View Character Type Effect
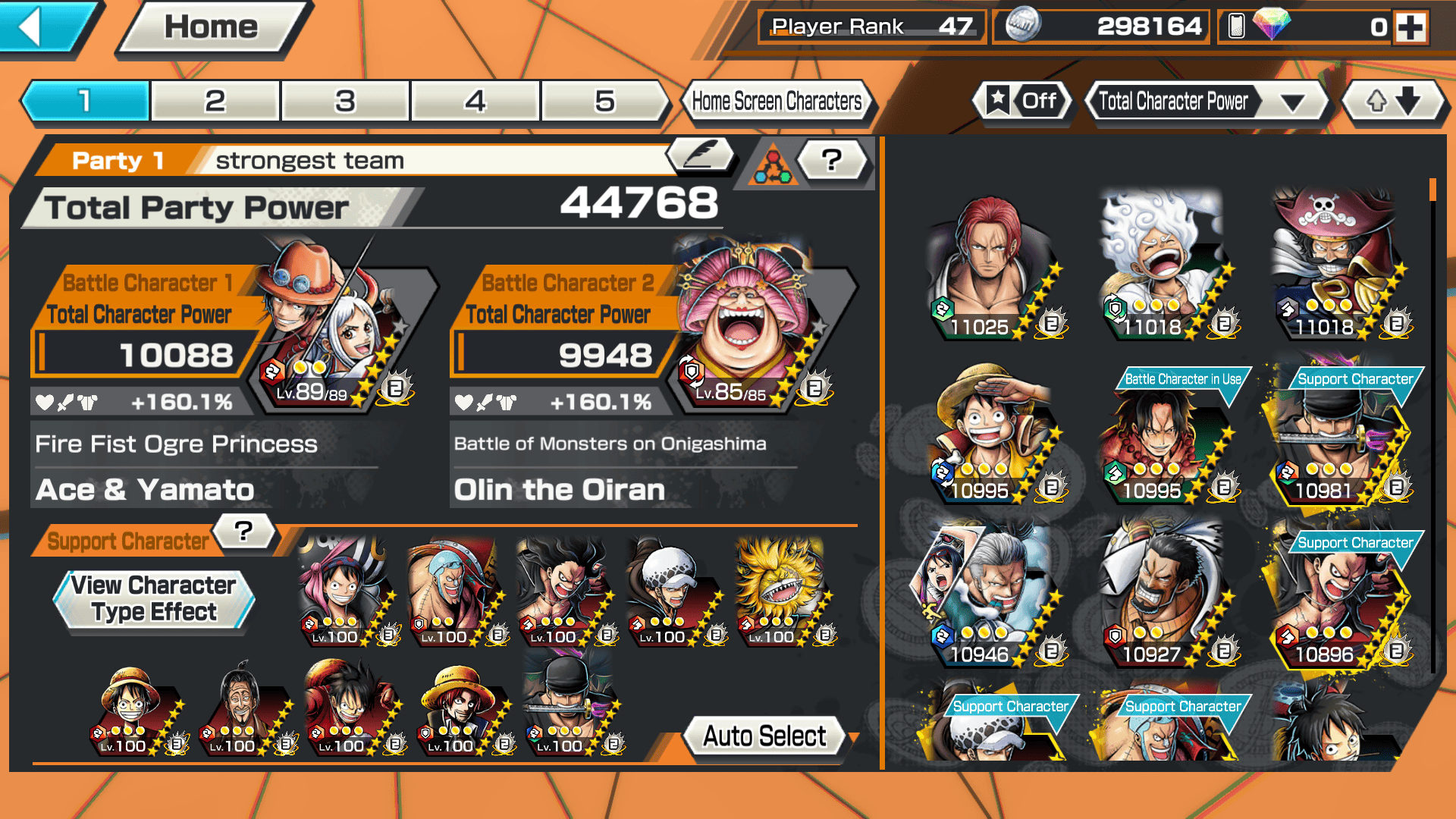The image size is (1456, 819). (154, 599)
